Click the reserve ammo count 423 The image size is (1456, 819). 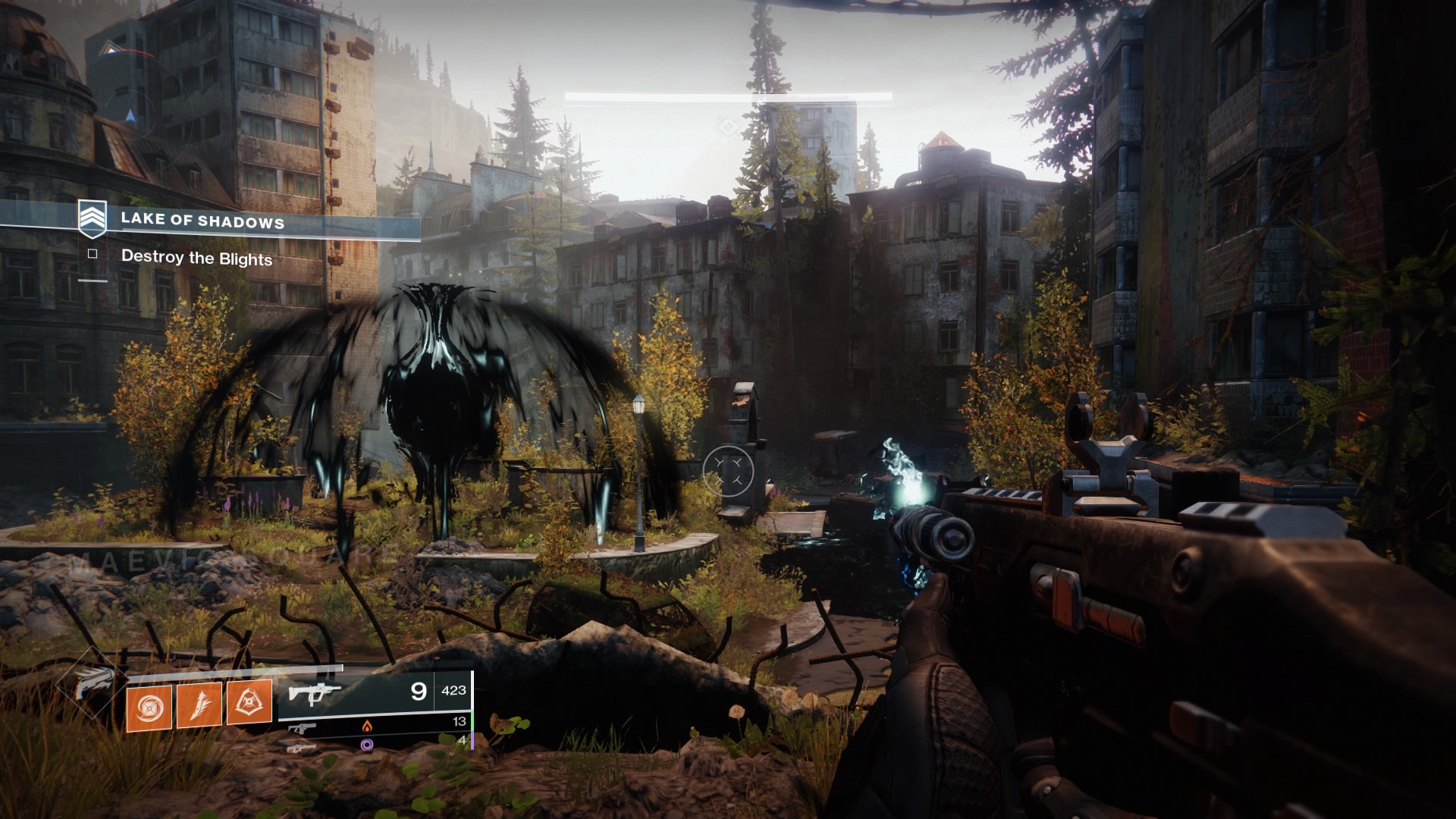[453, 691]
